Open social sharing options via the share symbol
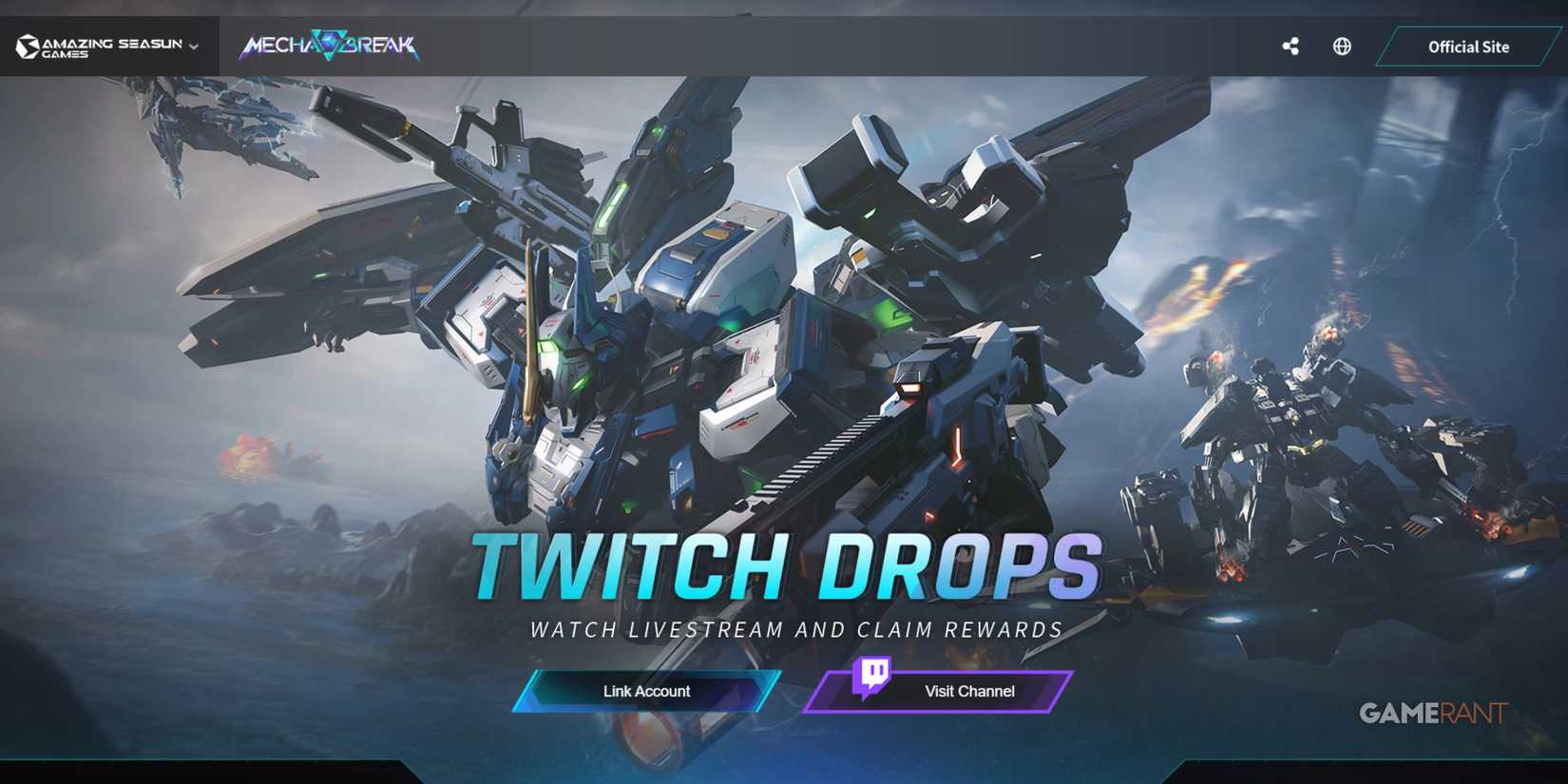 click(1291, 45)
